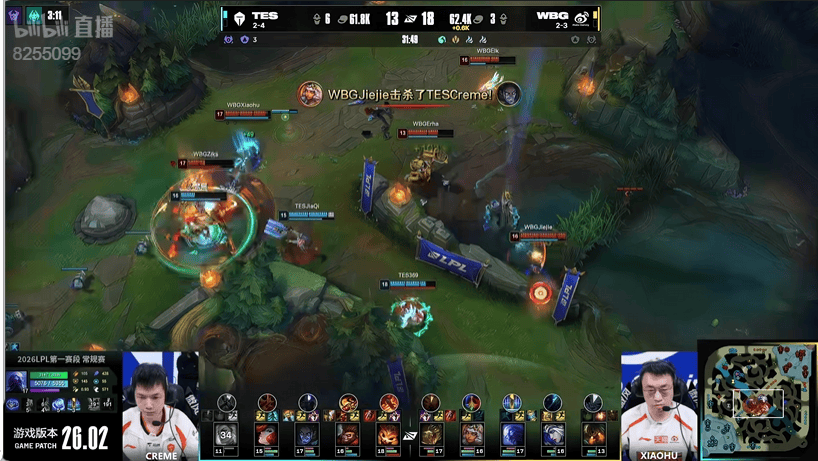Click the WBG Weibo logo on scoreboard

click(x=581, y=17)
